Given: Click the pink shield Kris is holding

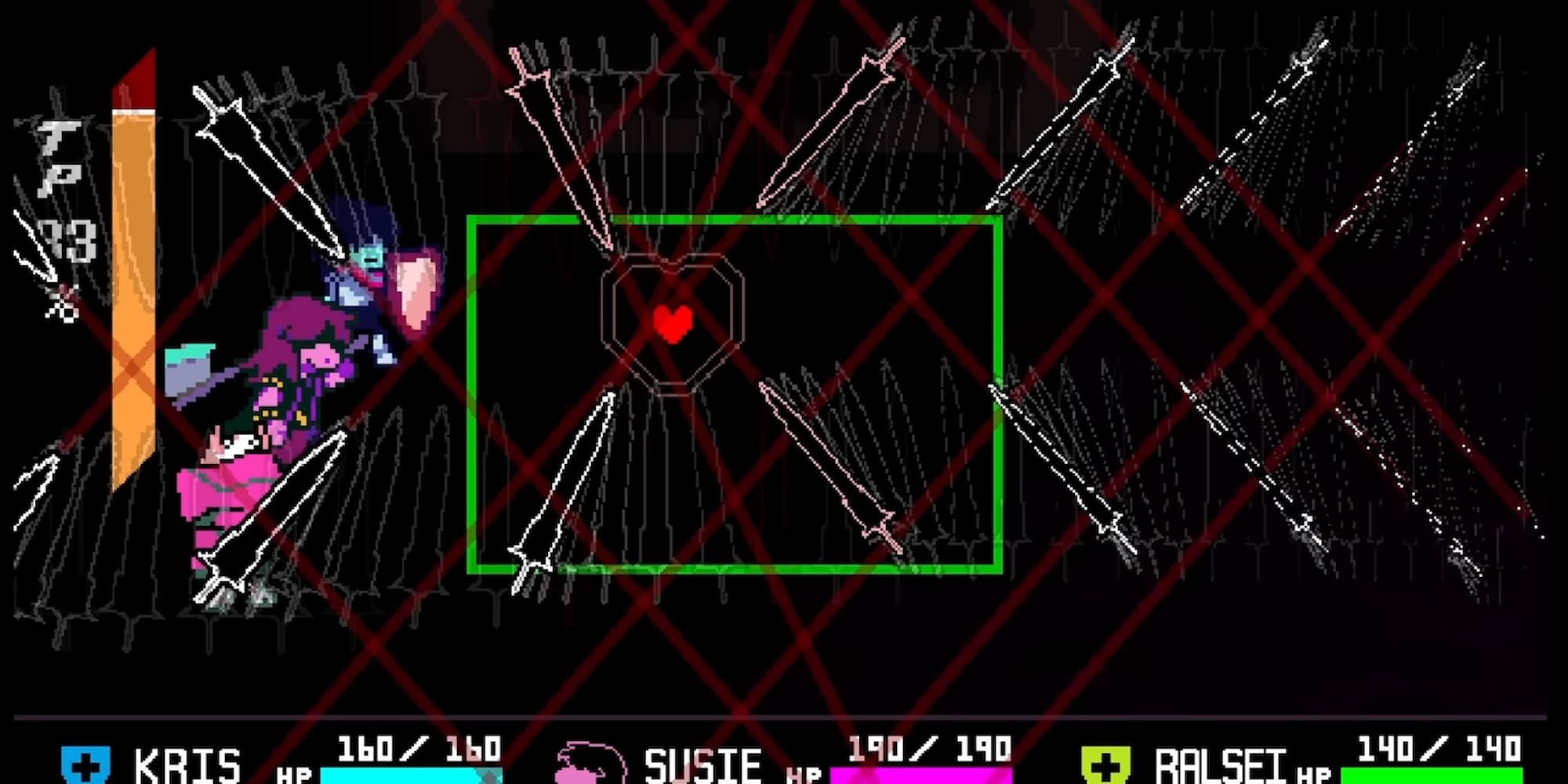Looking at the screenshot, I should coord(416,290).
